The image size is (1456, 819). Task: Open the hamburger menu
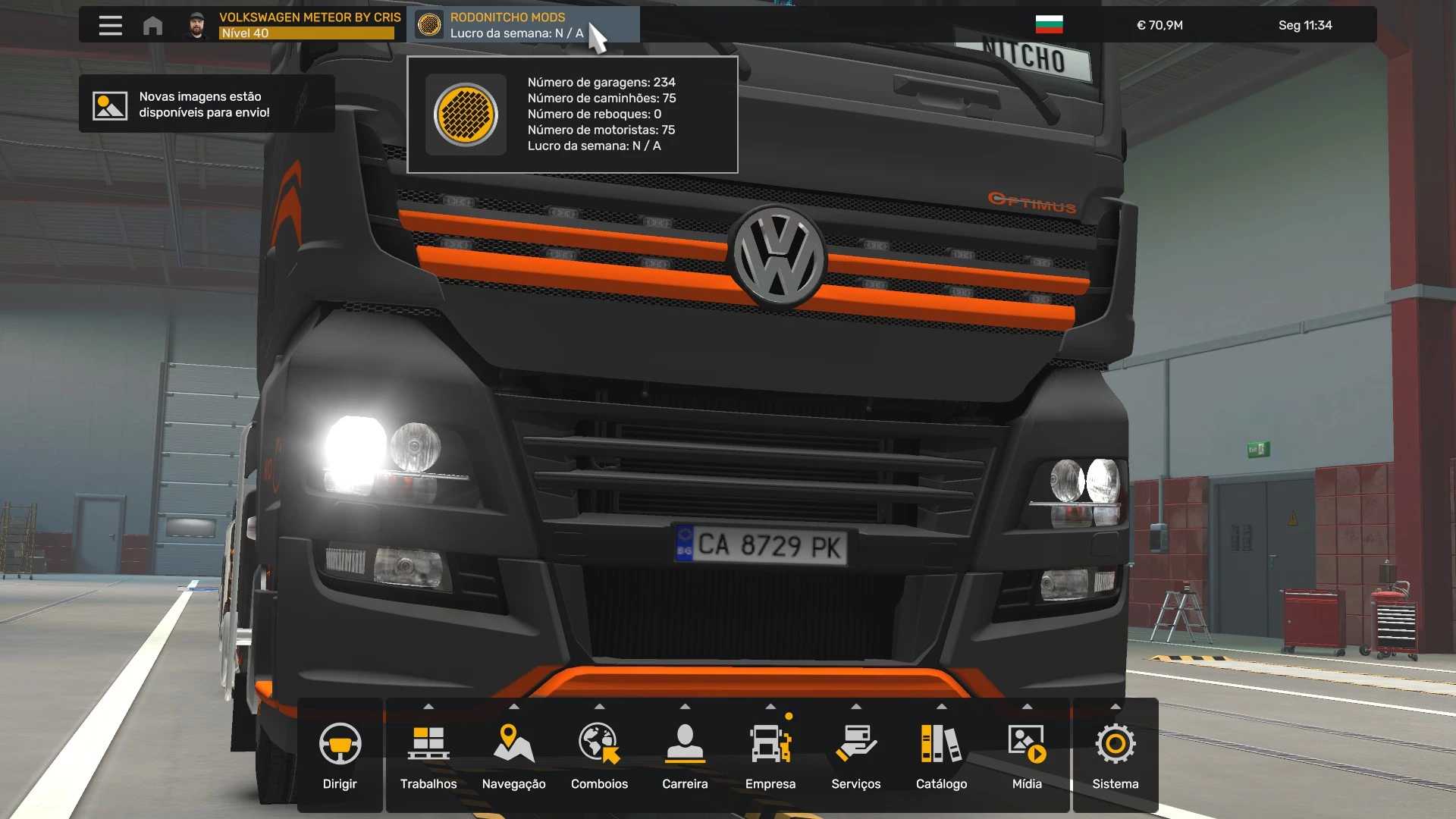point(110,25)
